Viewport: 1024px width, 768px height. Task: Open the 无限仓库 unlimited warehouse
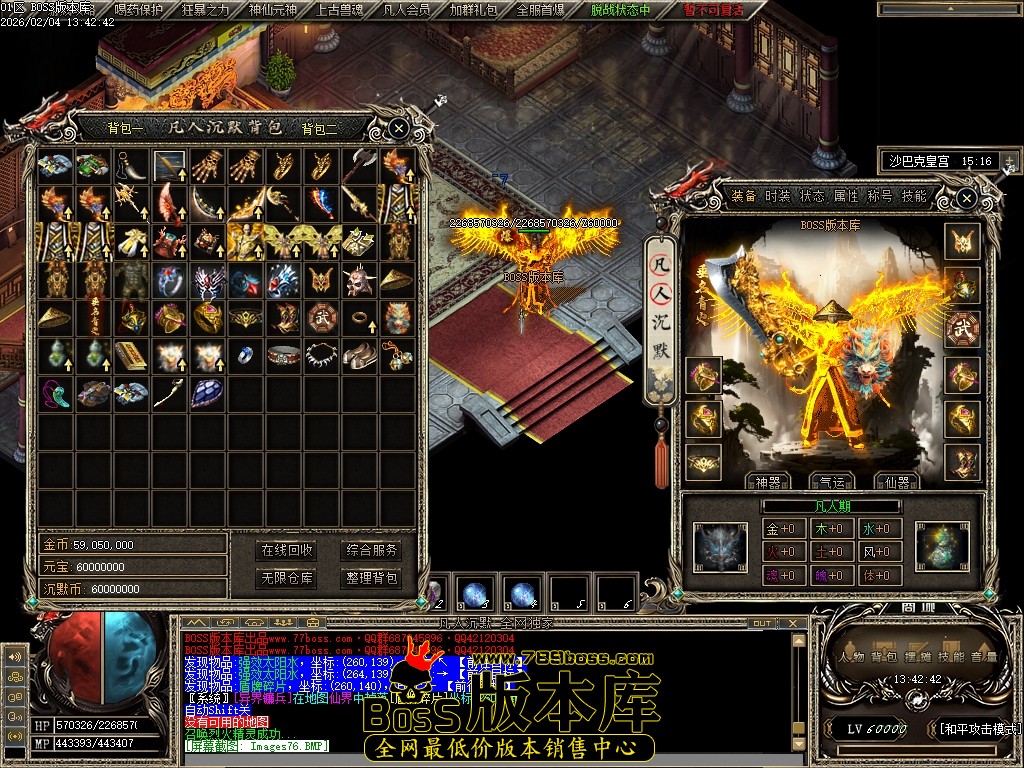287,578
